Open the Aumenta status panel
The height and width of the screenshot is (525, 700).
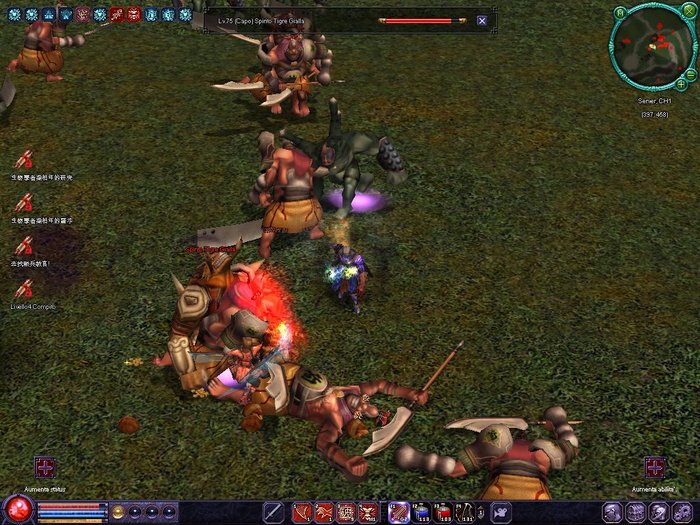coord(45,468)
